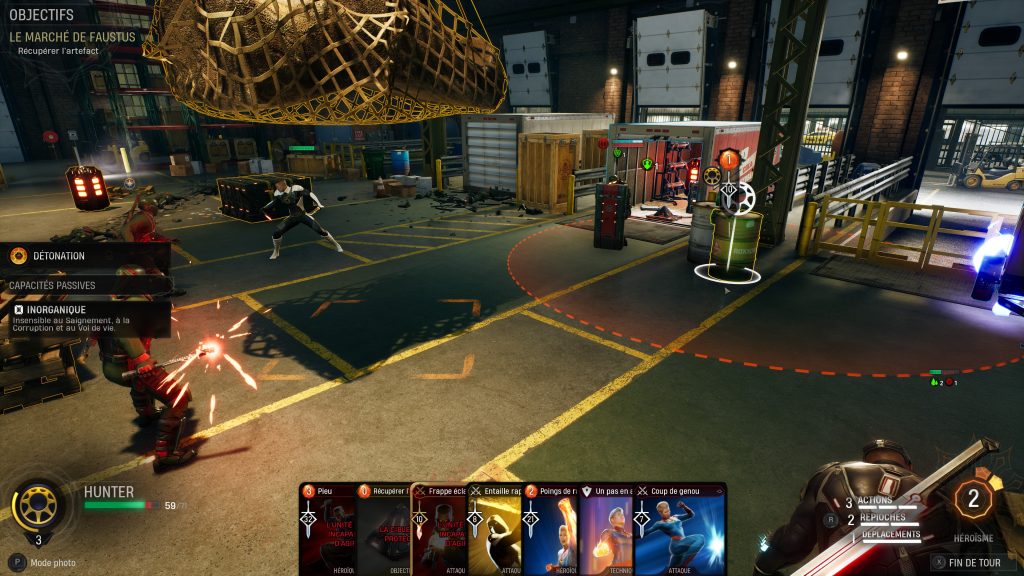Play the Coup de genou card

680,530
